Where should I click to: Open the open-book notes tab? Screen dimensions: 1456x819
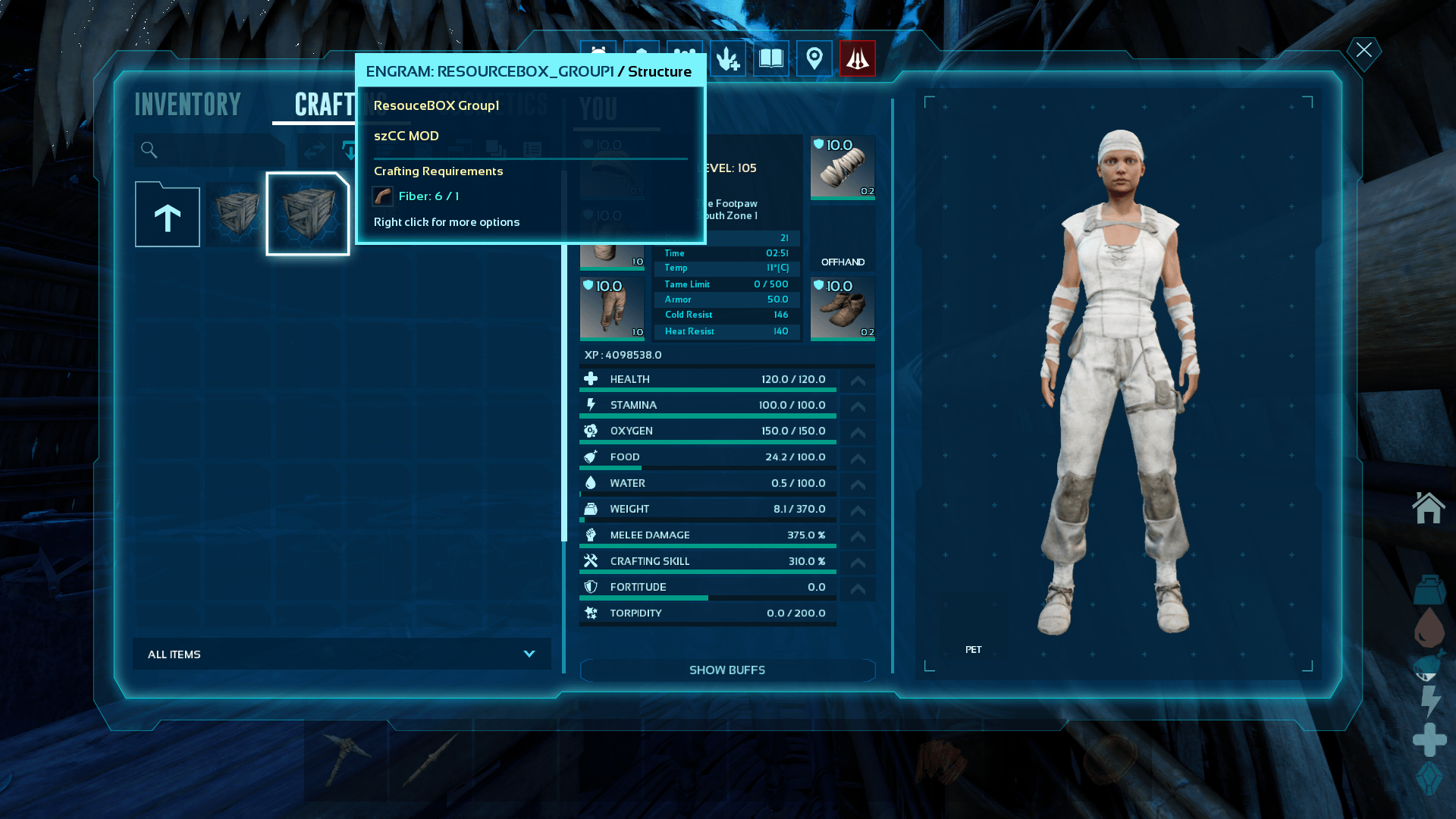[771, 59]
